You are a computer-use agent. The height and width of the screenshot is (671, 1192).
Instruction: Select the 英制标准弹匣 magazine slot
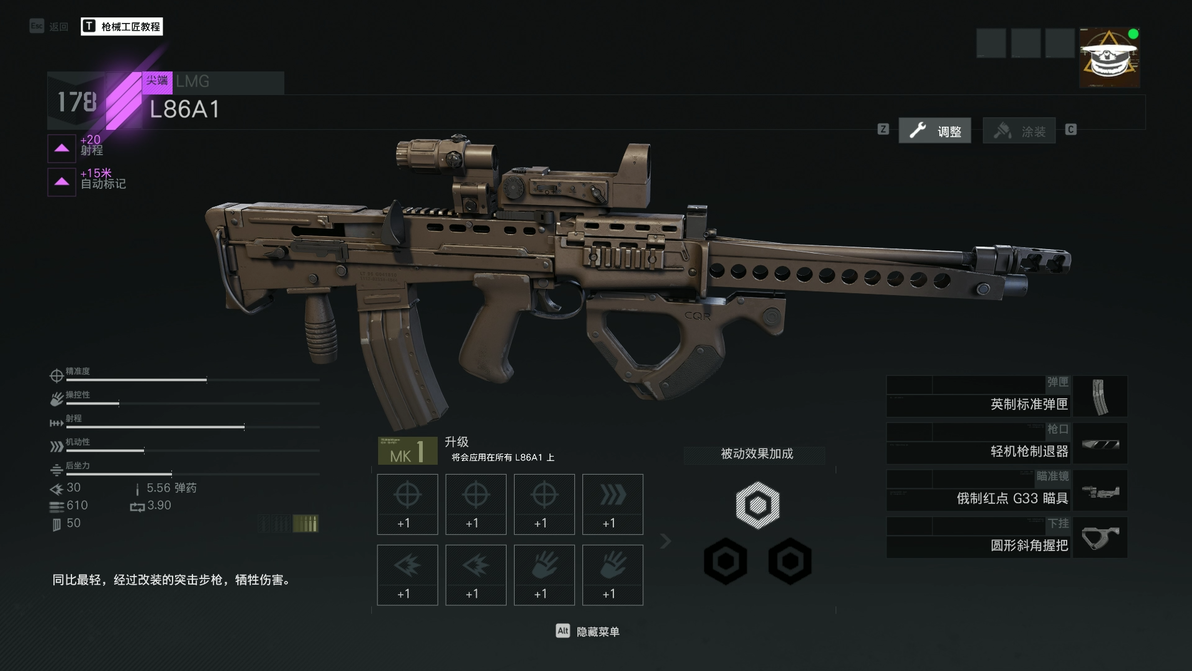(x=1006, y=397)
